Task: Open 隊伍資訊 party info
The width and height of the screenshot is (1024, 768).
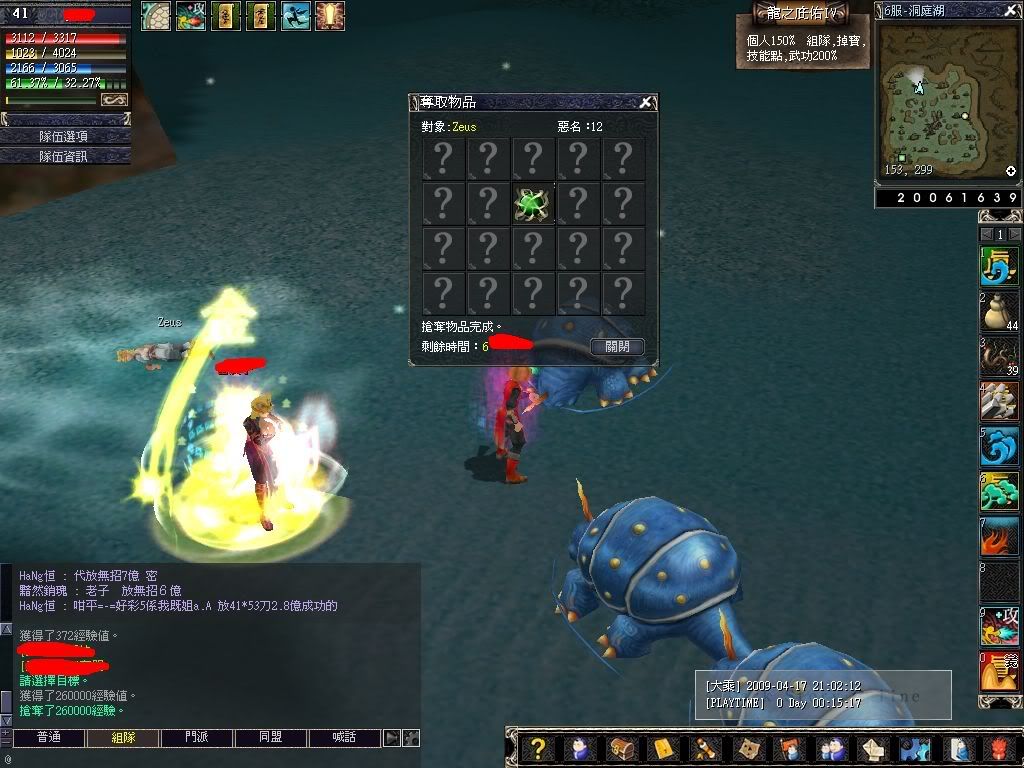Action: (65, 156)
